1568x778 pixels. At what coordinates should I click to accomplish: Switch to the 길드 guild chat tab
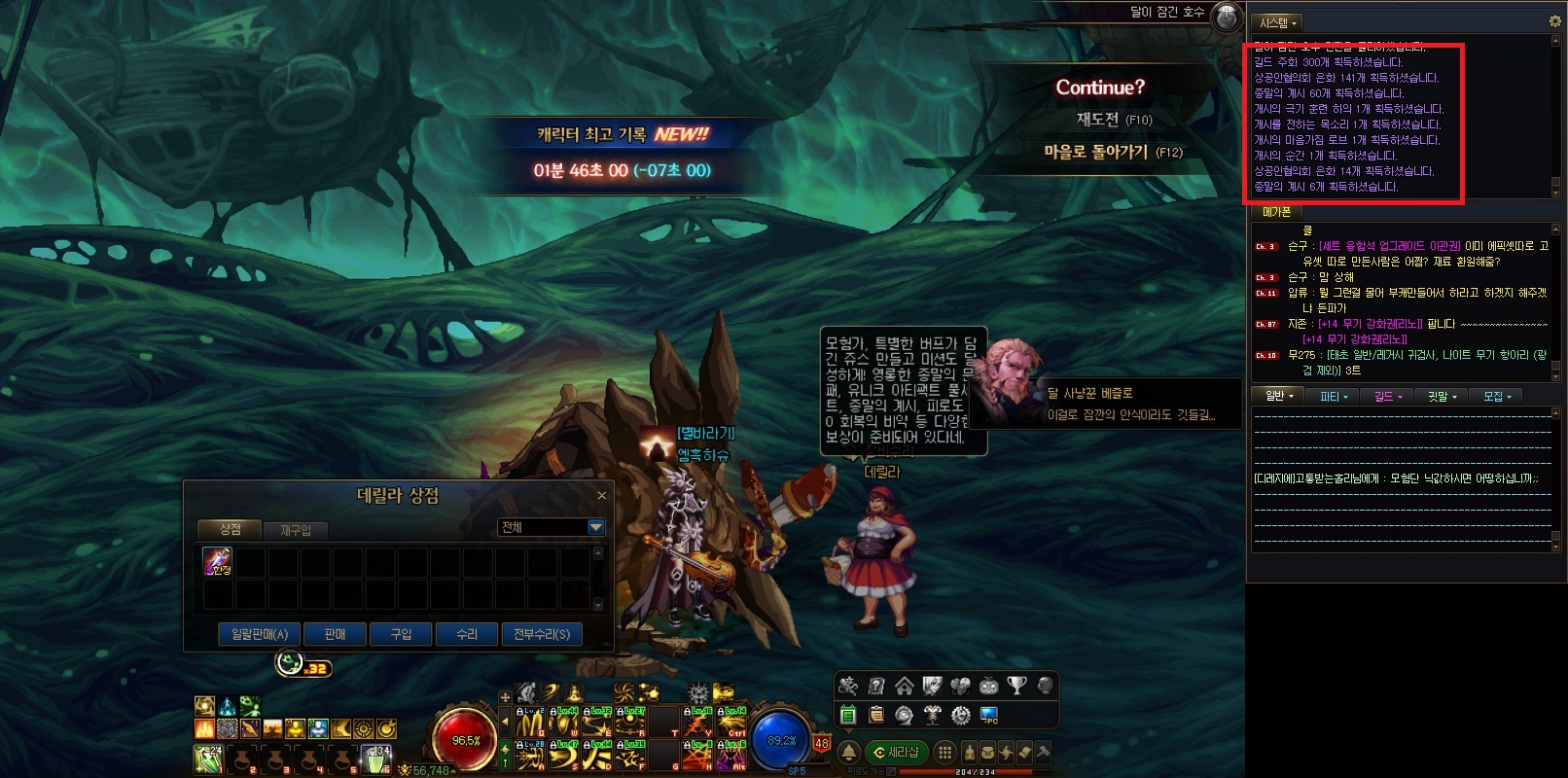click(1387, 397)
